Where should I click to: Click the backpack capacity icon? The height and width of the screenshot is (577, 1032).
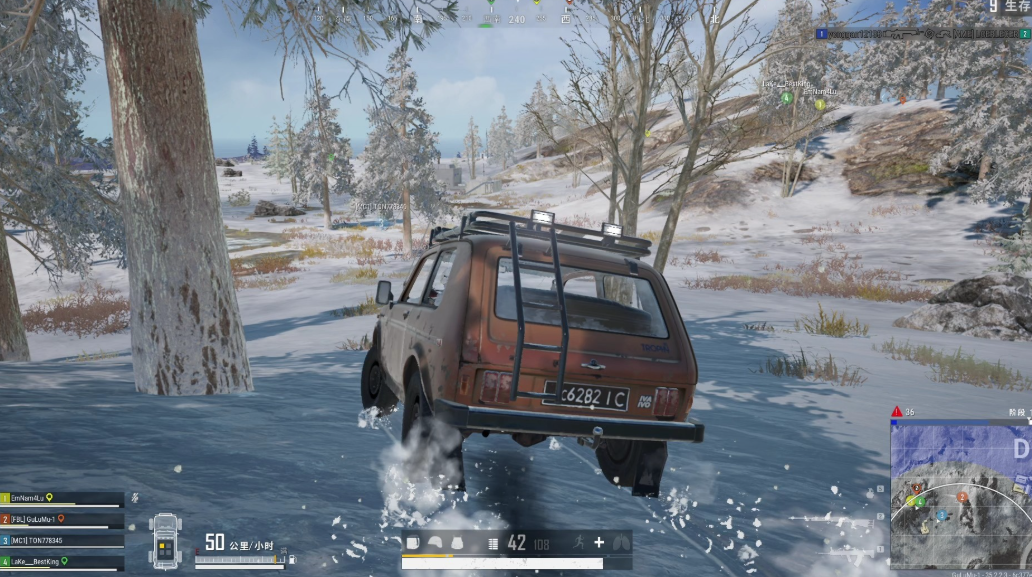pos(413,543)
